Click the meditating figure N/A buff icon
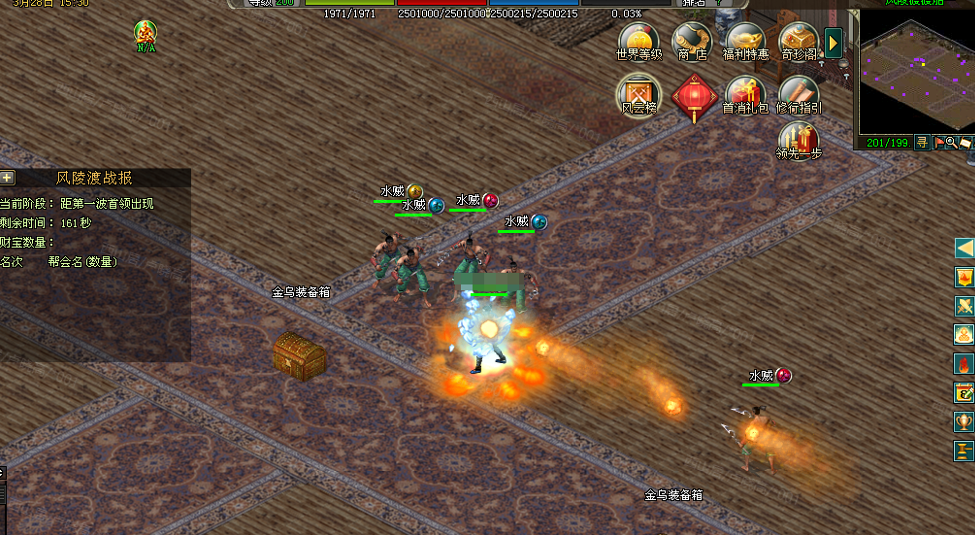The width and height of the screenshot is (975, 535). coord(146,34)
